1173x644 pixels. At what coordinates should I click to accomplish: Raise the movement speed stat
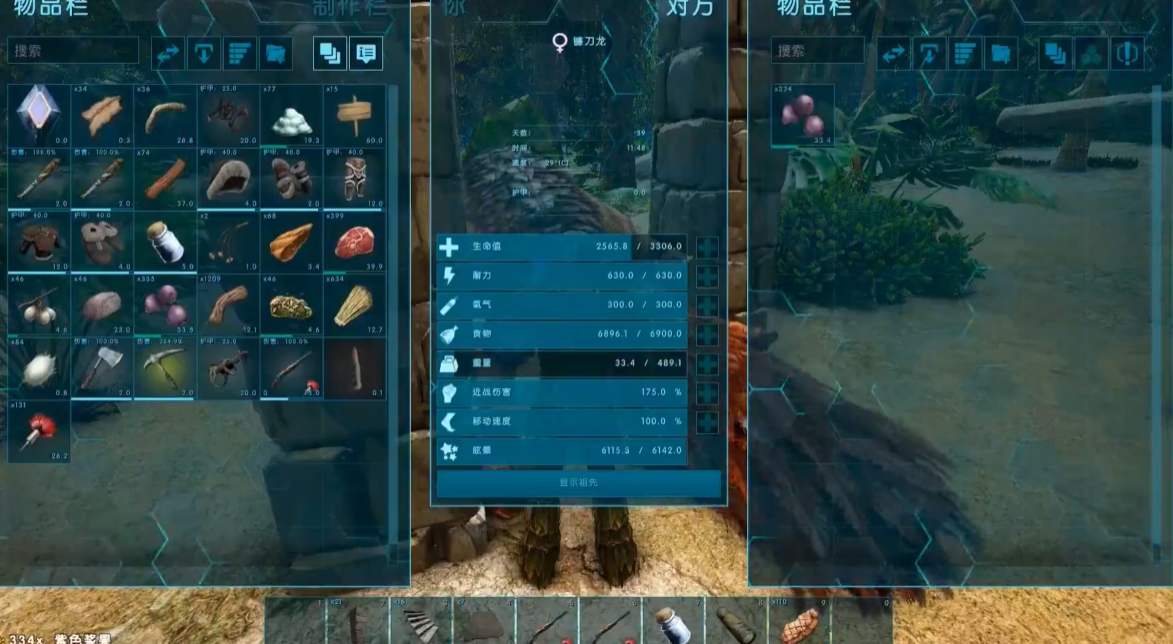point(707,422)
